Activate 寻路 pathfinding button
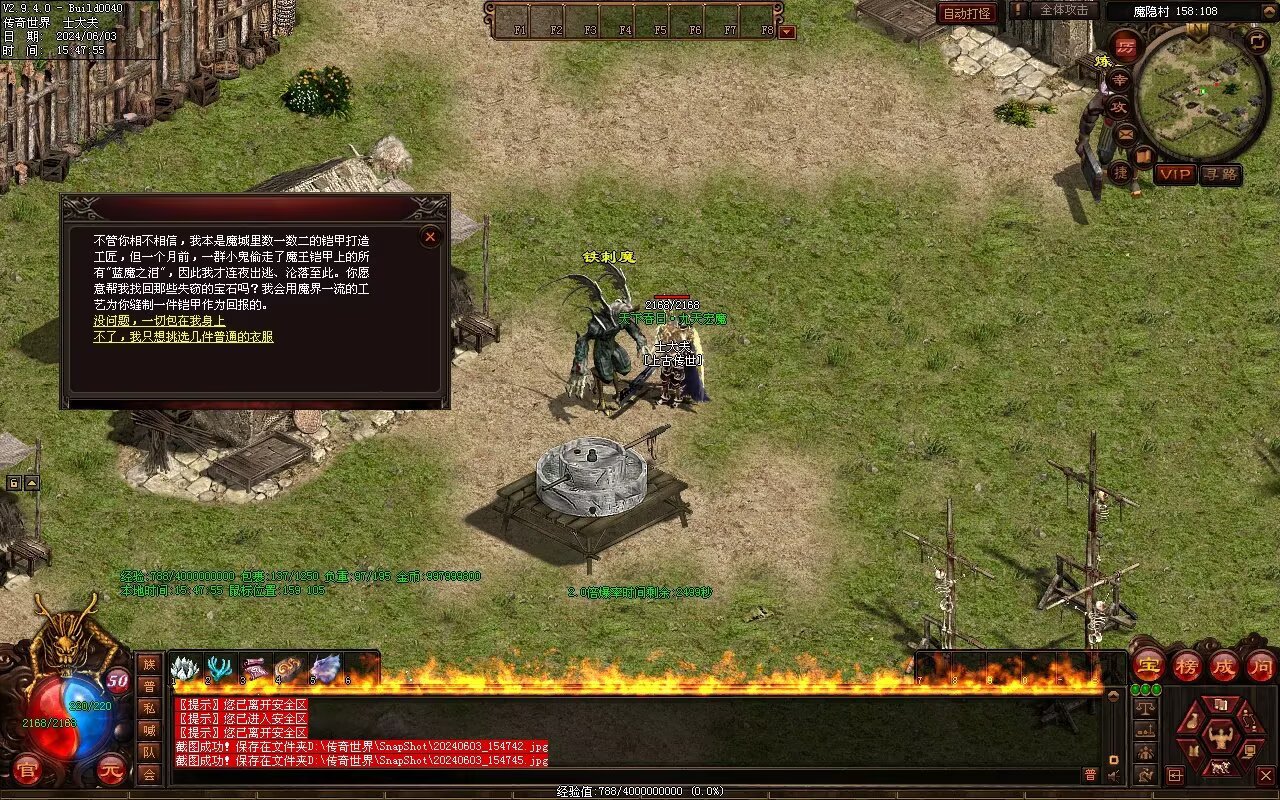 1220,174
